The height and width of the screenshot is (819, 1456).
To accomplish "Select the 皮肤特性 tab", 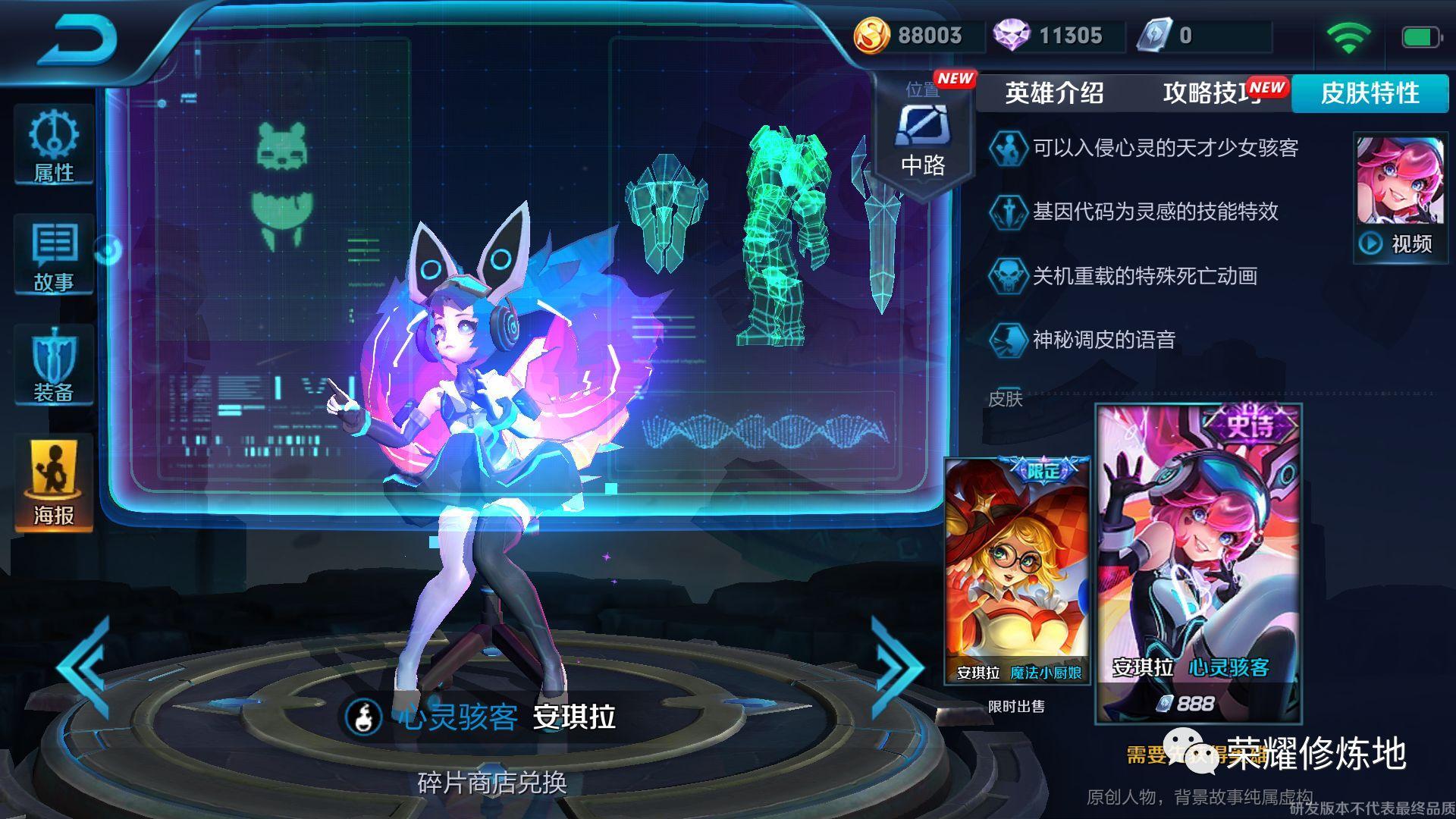I will coord(1370,93).
